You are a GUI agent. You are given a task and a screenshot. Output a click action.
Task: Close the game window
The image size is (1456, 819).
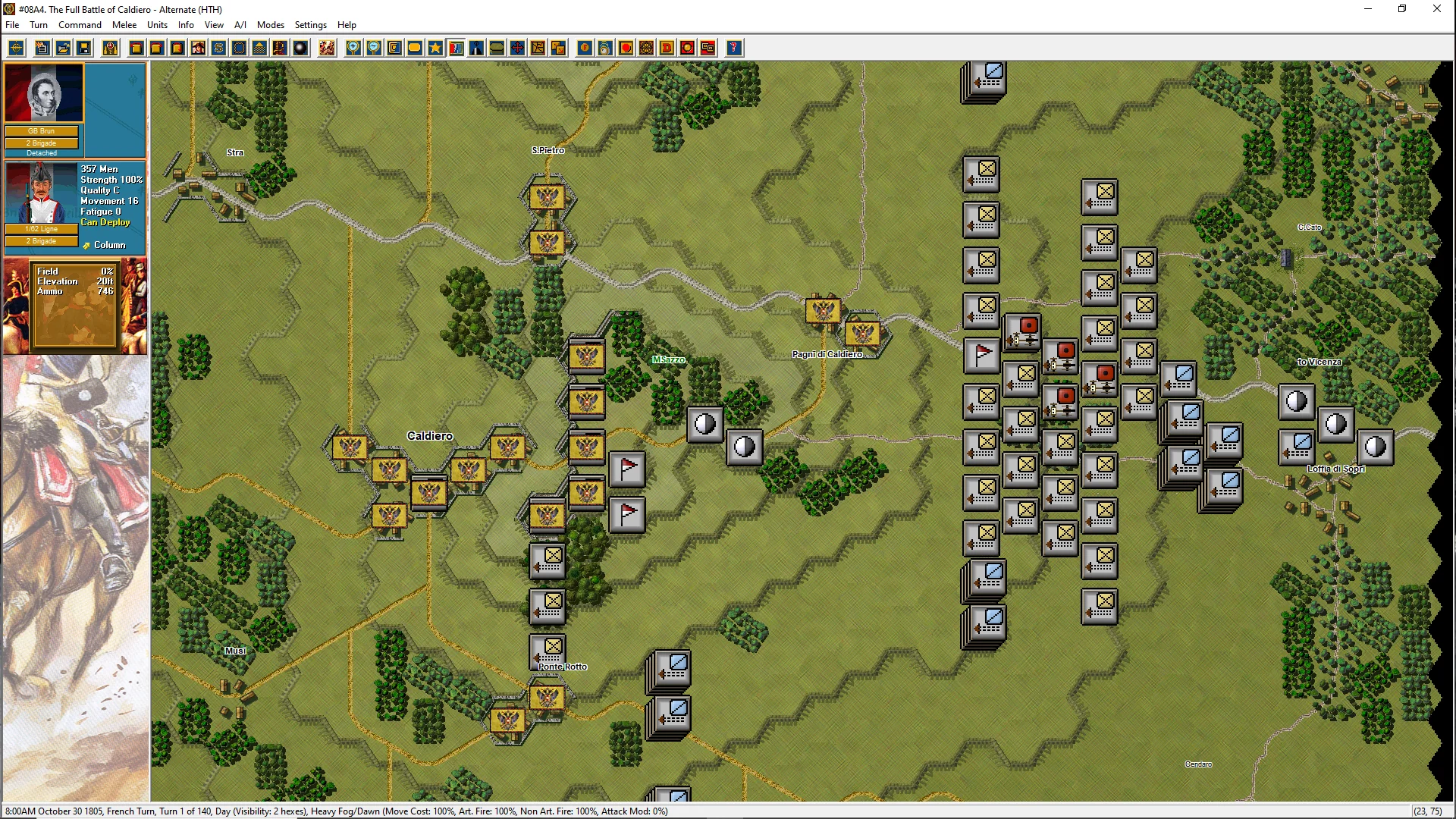point(1436,9)
